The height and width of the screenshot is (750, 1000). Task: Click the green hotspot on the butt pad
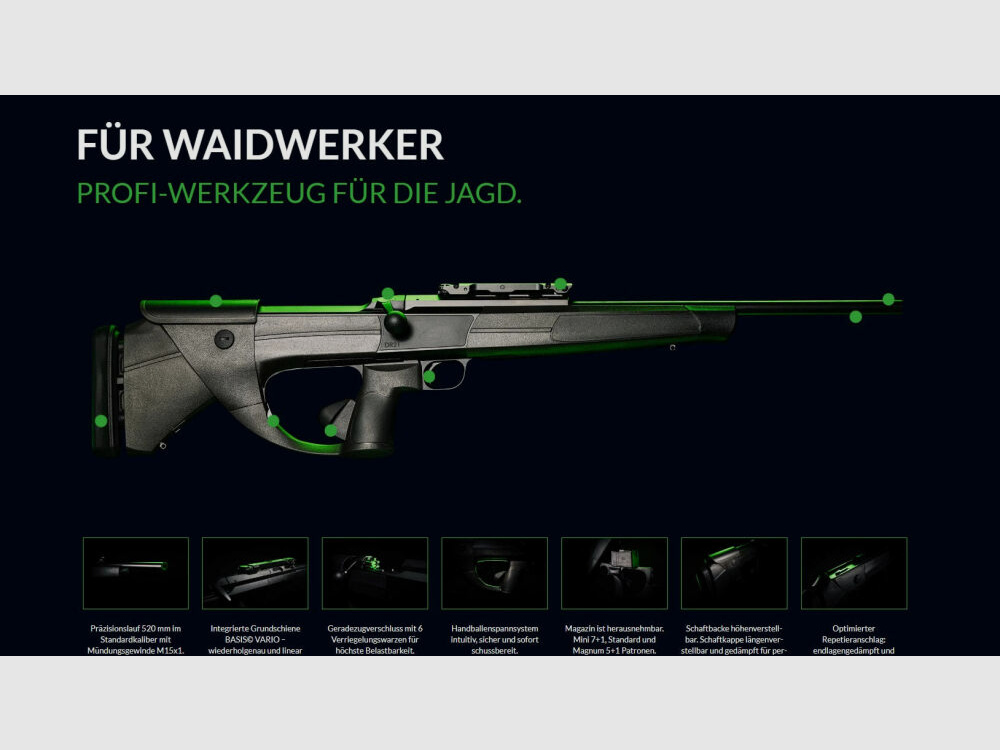pos(101,421)
